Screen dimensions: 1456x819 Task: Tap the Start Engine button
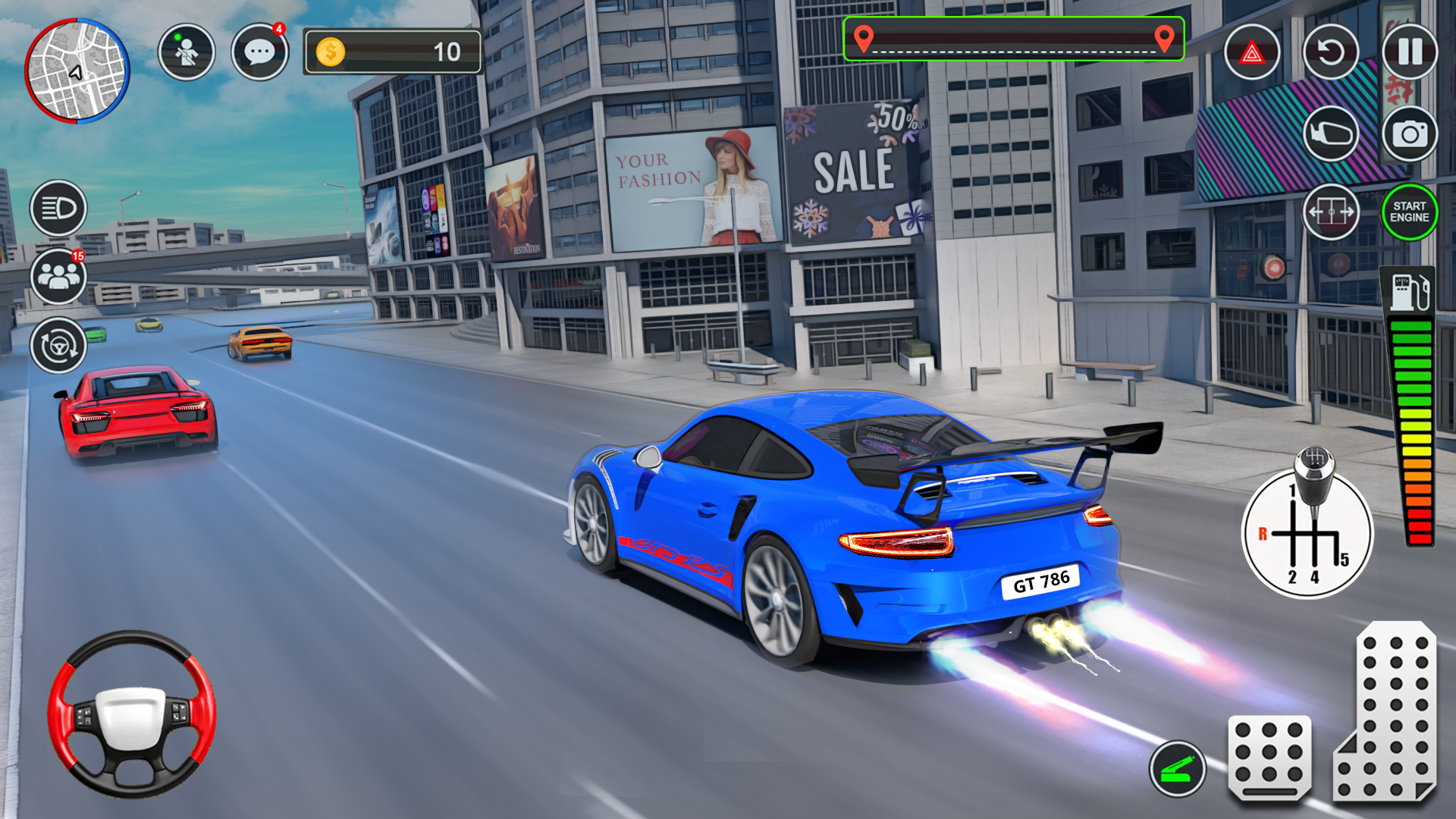tap(1410, 212)
